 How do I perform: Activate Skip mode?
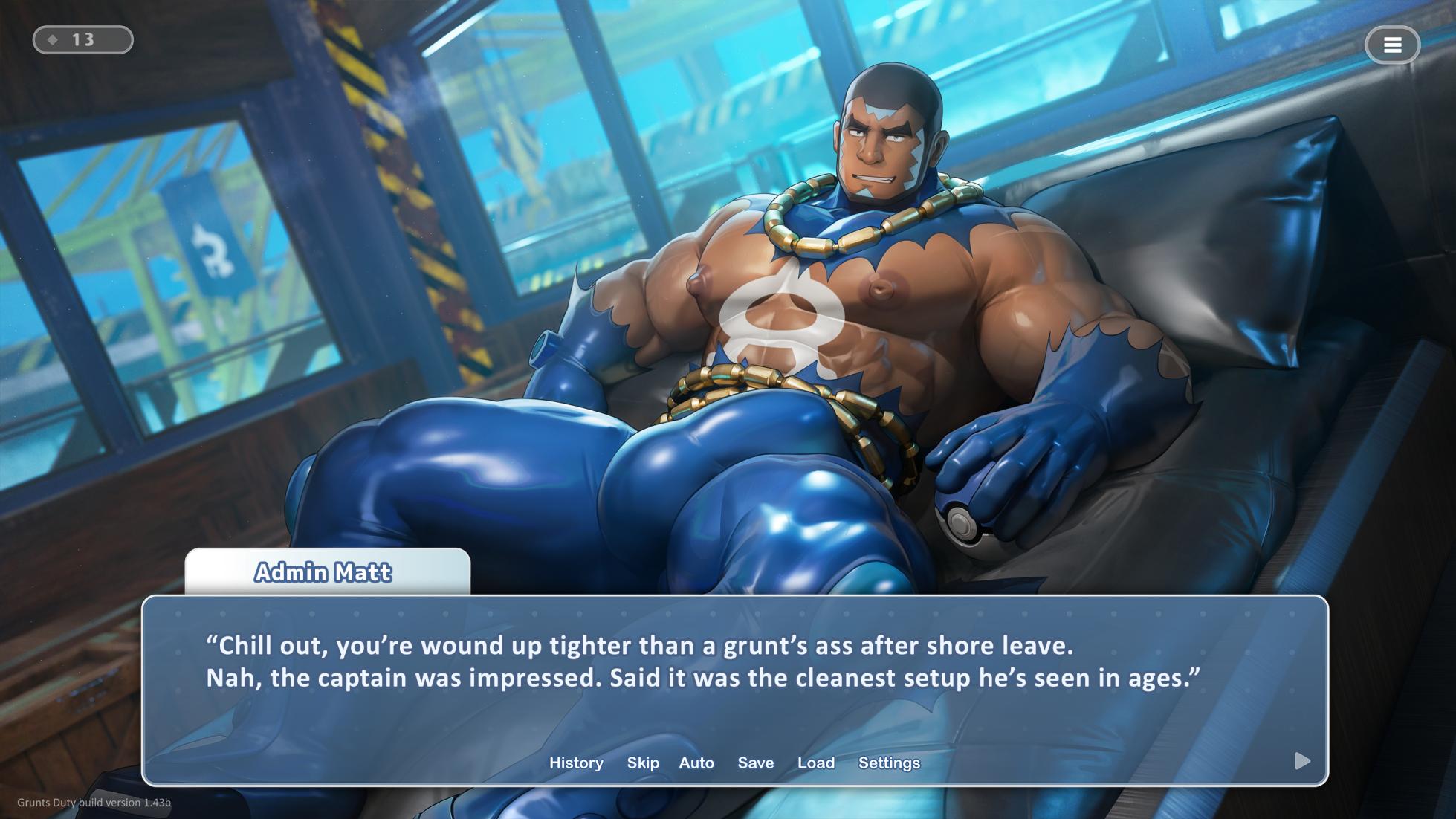click(643, 763)
